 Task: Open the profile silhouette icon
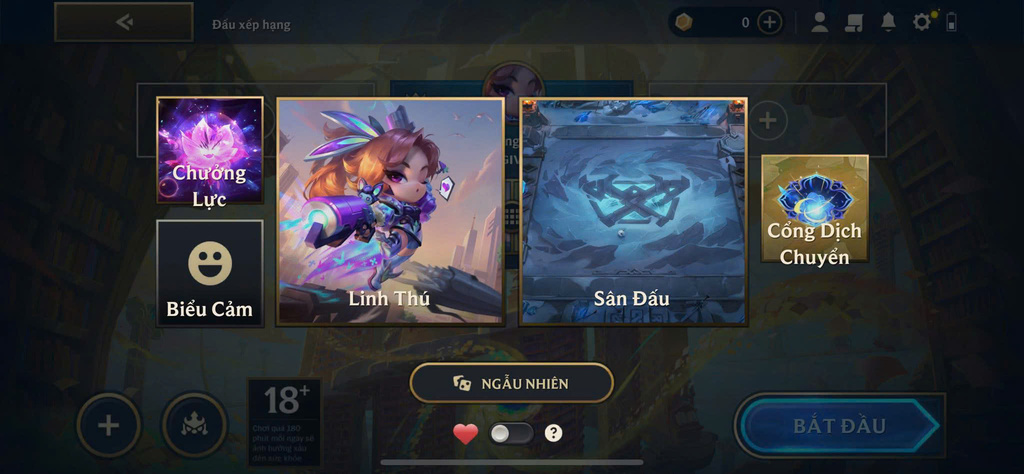[819, 22]
